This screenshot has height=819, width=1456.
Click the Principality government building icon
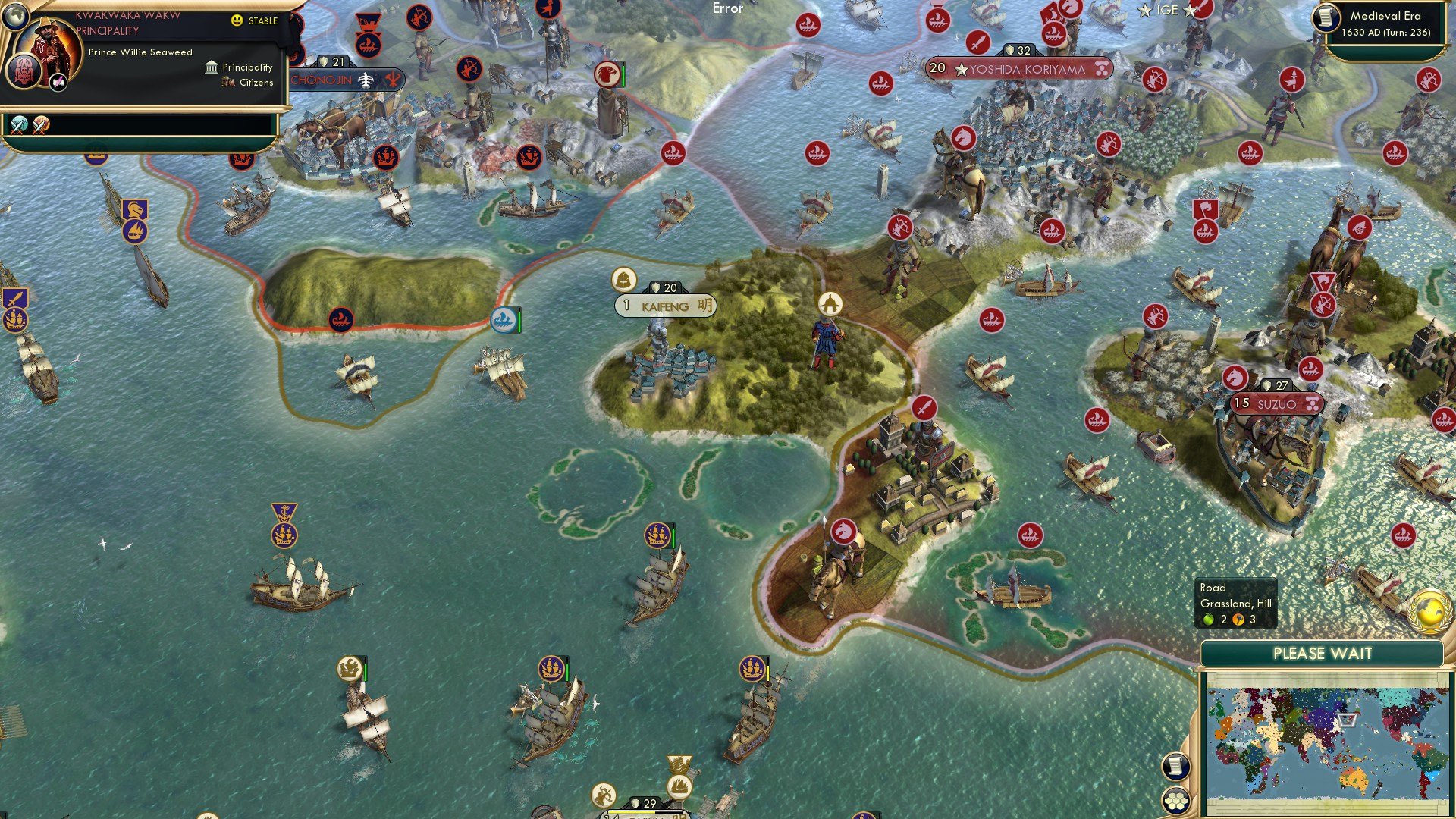click(x=211, y=67)
